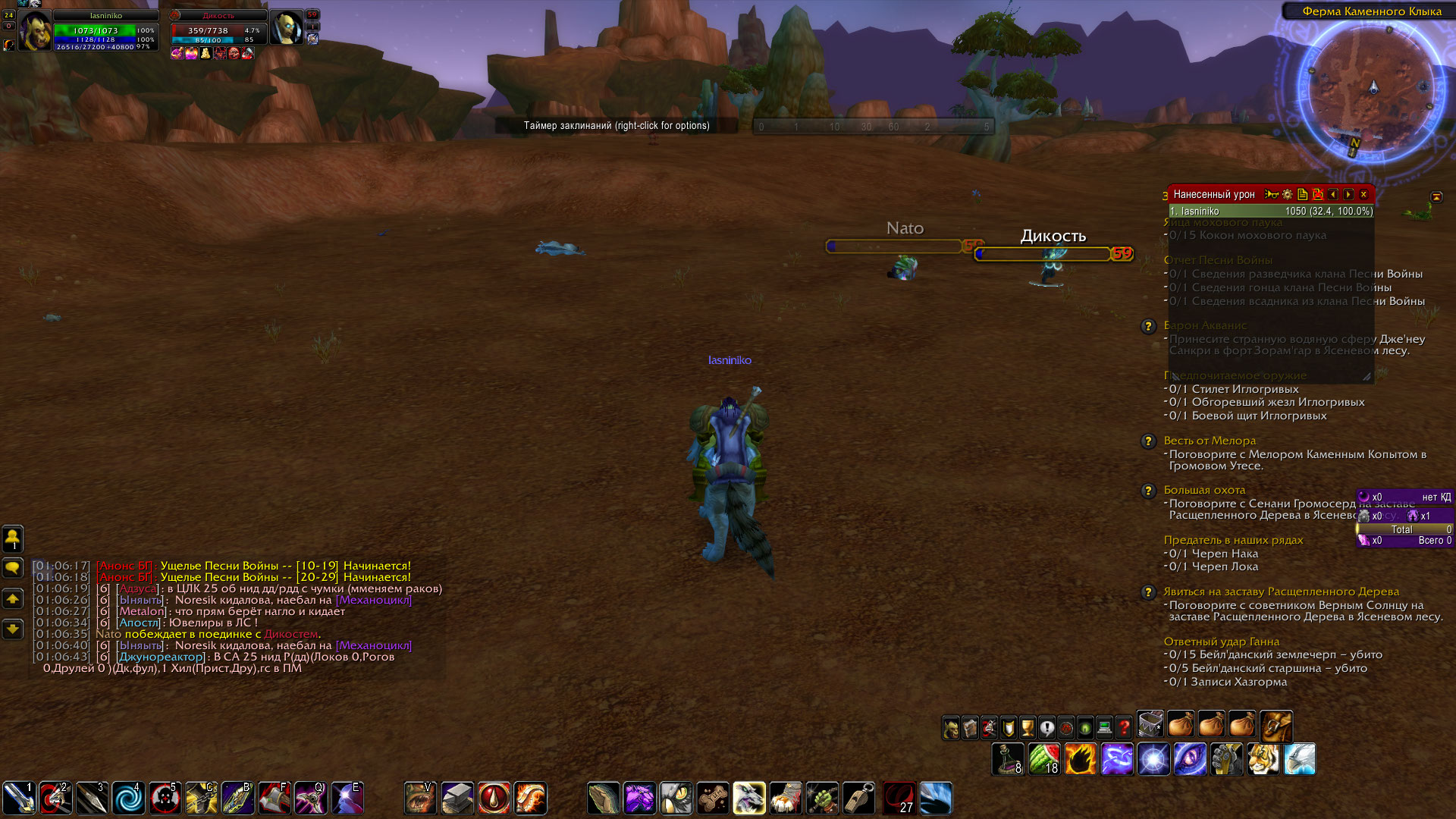The height and width of the screenshot is (819, 1456).
Task: Select the Большая охота quest in tracker
Action: point(1204,490)
